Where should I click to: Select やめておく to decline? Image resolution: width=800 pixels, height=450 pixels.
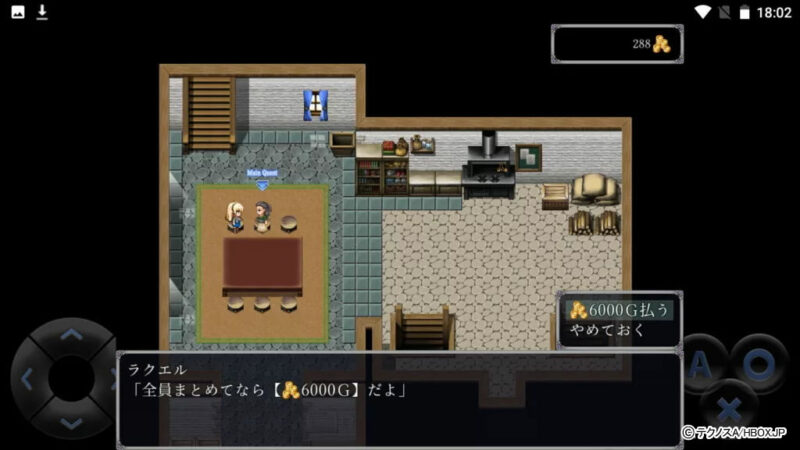[609, 331]
